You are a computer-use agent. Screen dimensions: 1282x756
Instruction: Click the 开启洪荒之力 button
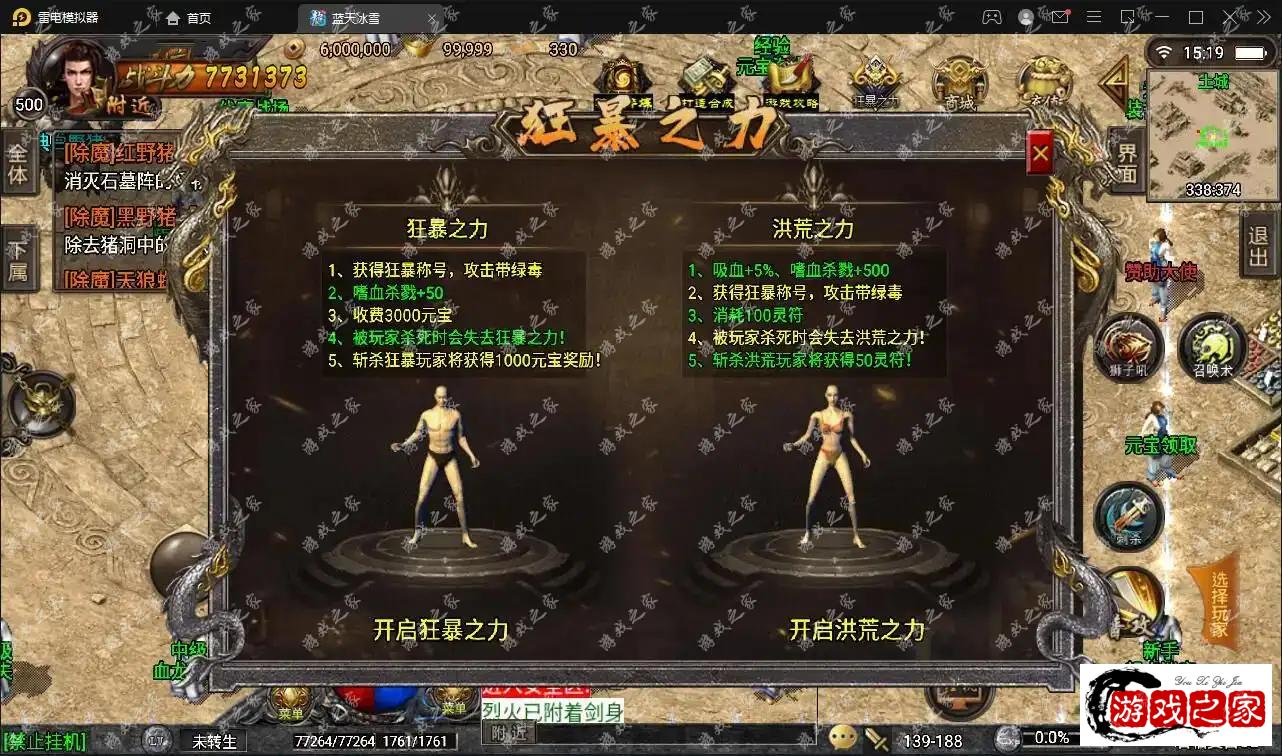(x=856, y=630)
